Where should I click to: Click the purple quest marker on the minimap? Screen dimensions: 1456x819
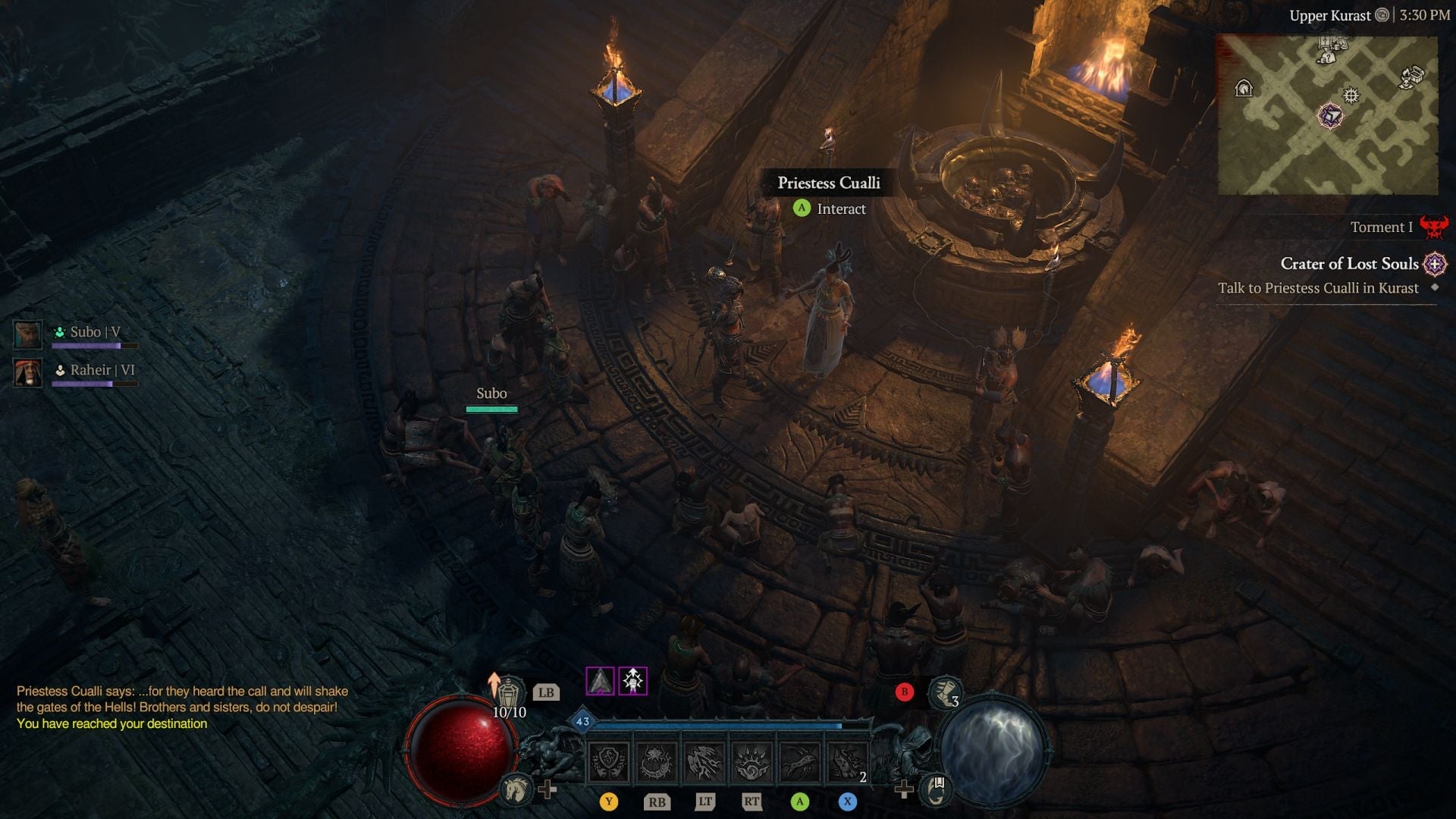pyautogui.click(x=1330, y=116)
